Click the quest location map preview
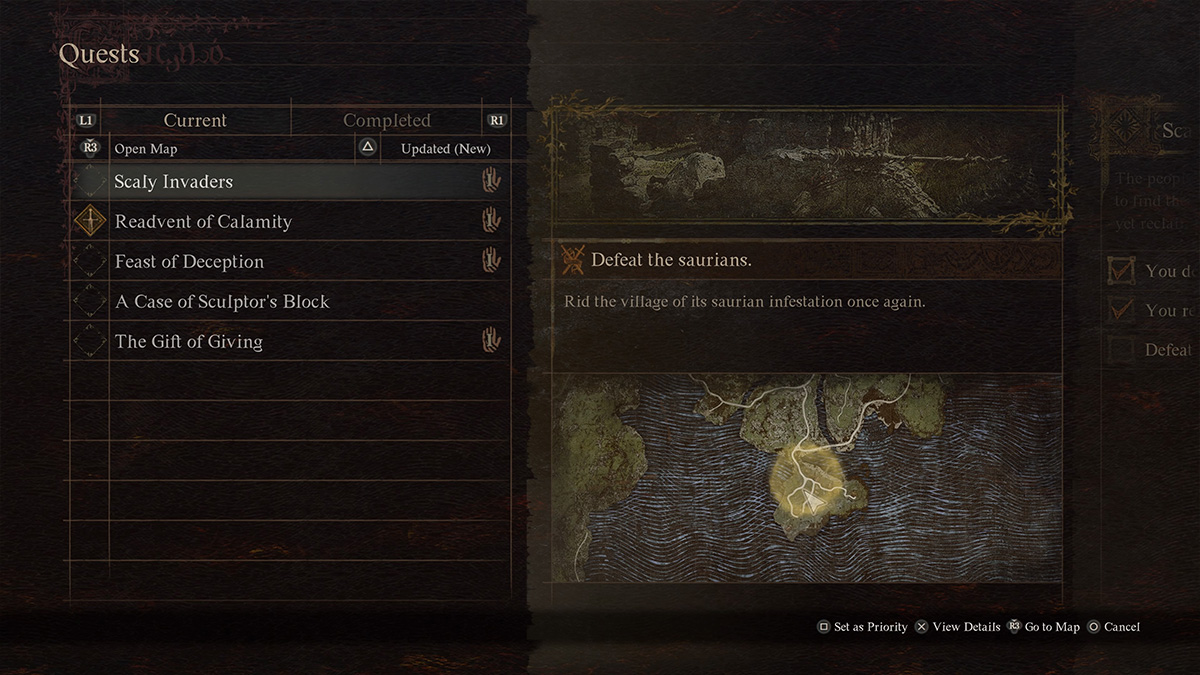The height and width of the screenshot is (675, 1200). pos(808,477)
